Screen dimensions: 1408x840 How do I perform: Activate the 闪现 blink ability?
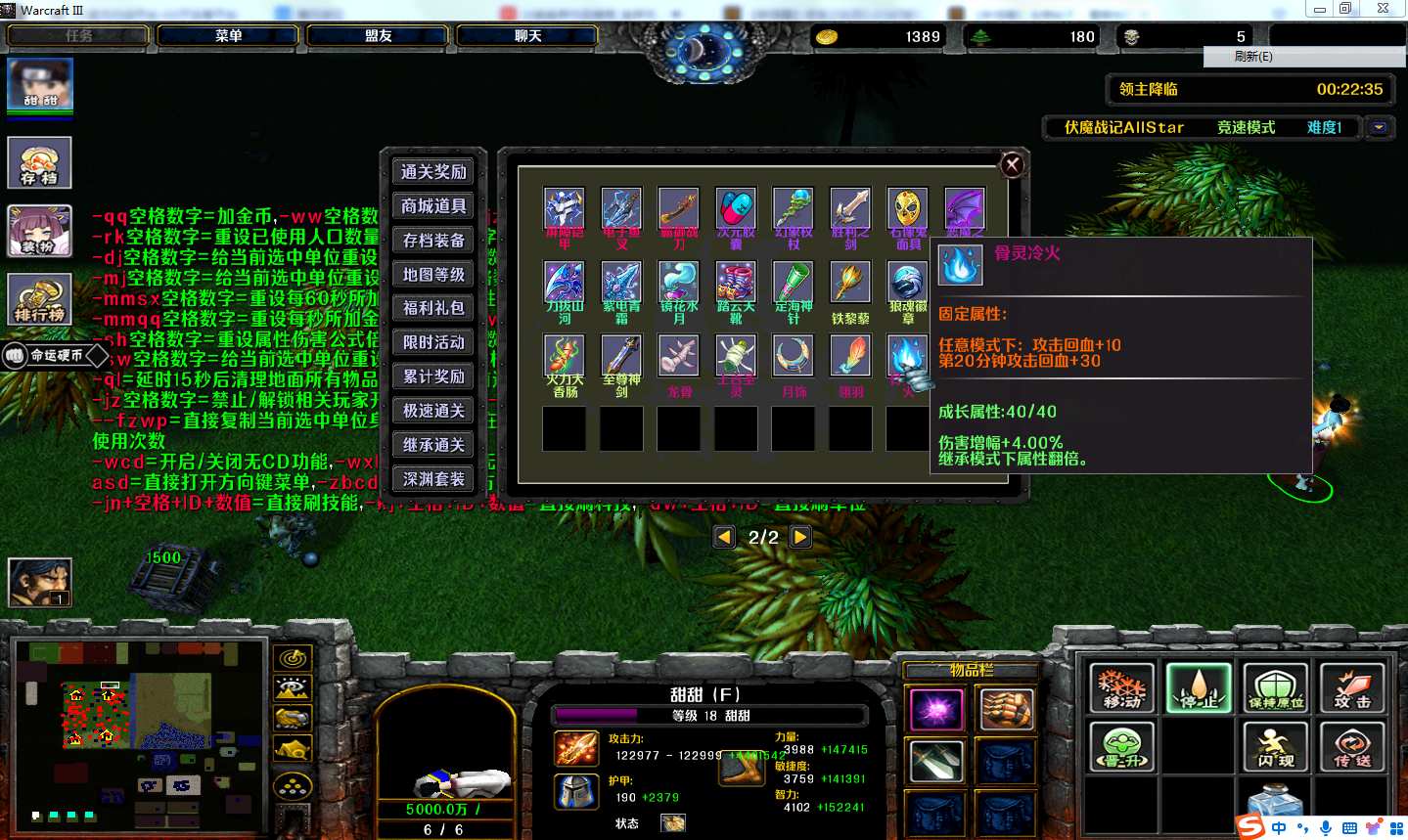coord(1276,746)
